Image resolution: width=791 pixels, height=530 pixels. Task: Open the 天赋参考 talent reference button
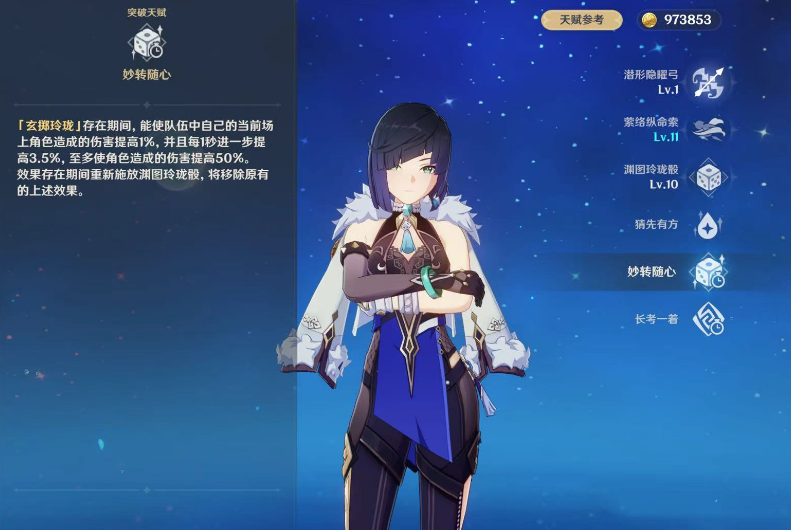pyautogui.click(x=581, y=20)
